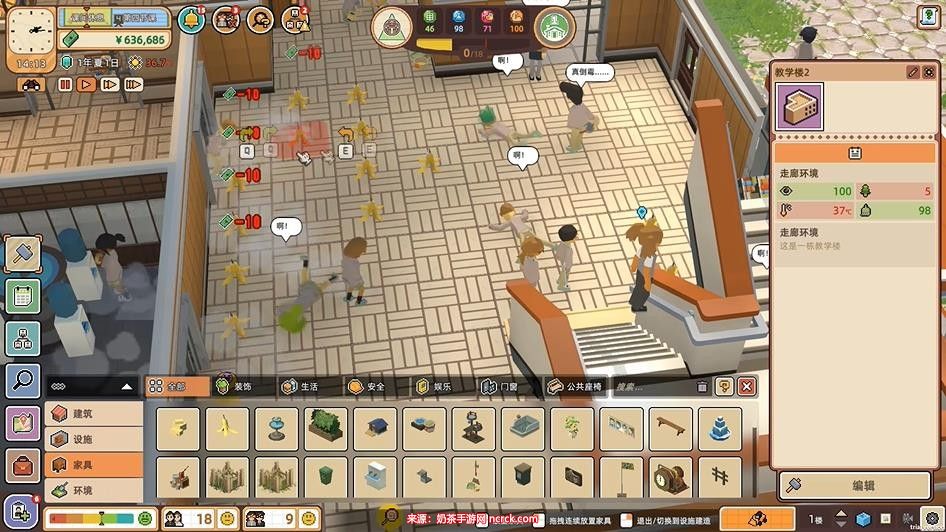Screen dimensions: 946x532
Task: Open the 娱乐 entertainment category tab
Action: click(432, 386)
